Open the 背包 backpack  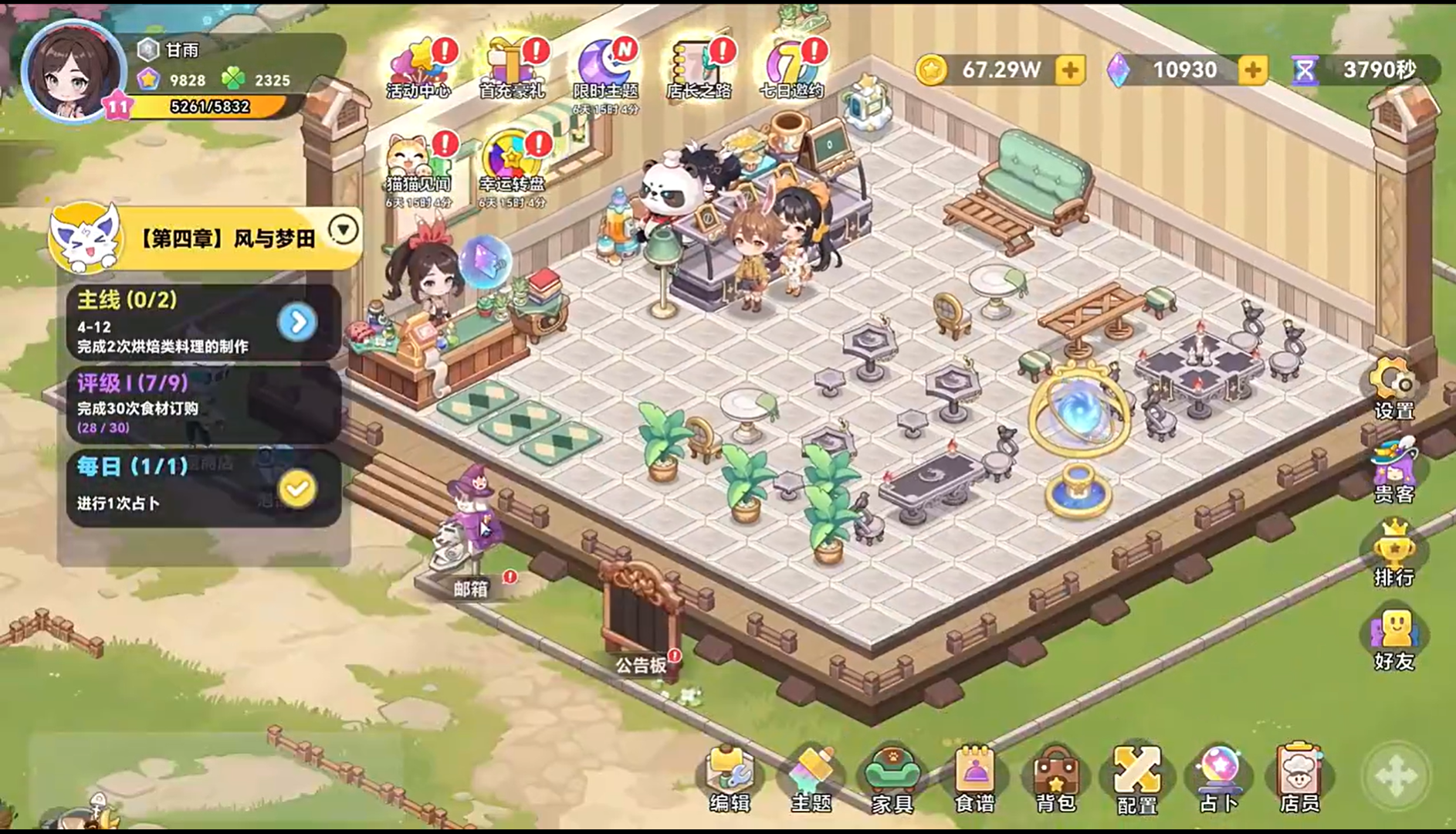tap(1055, 776)
